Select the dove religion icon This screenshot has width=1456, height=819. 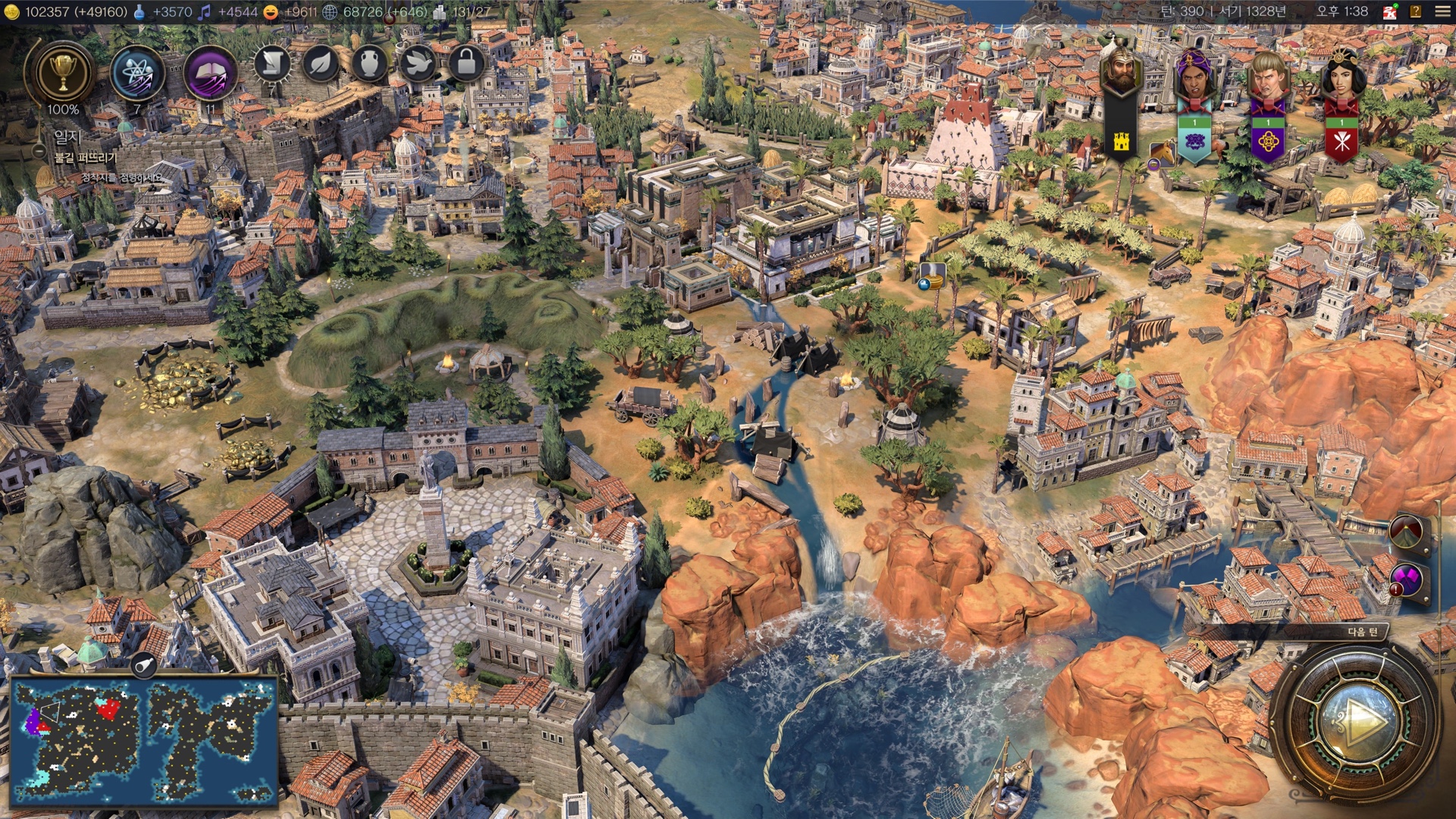point(418,64)
